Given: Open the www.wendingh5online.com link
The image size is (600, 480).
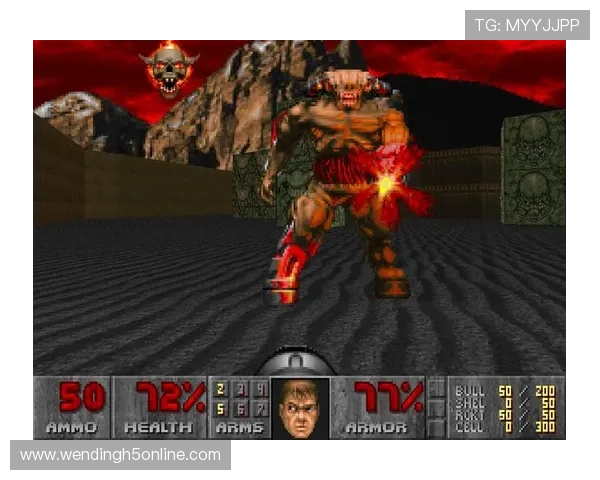Looking at the screenshot, I should coord(120,455).
